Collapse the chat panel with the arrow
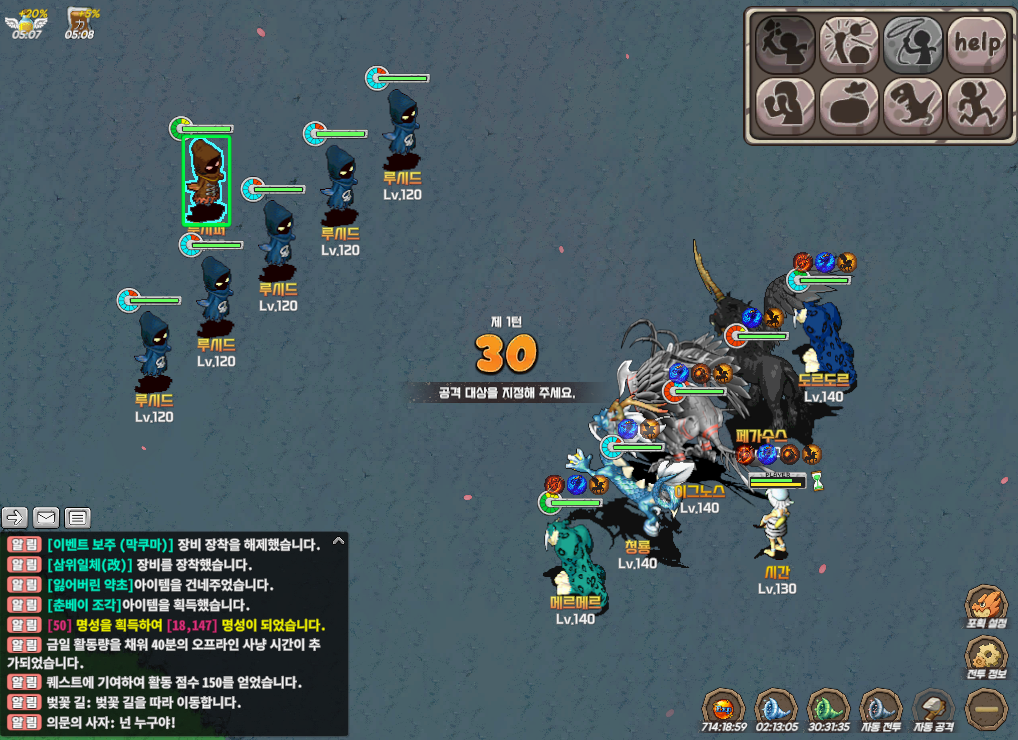1018x740 pixels. click(338, 541)
